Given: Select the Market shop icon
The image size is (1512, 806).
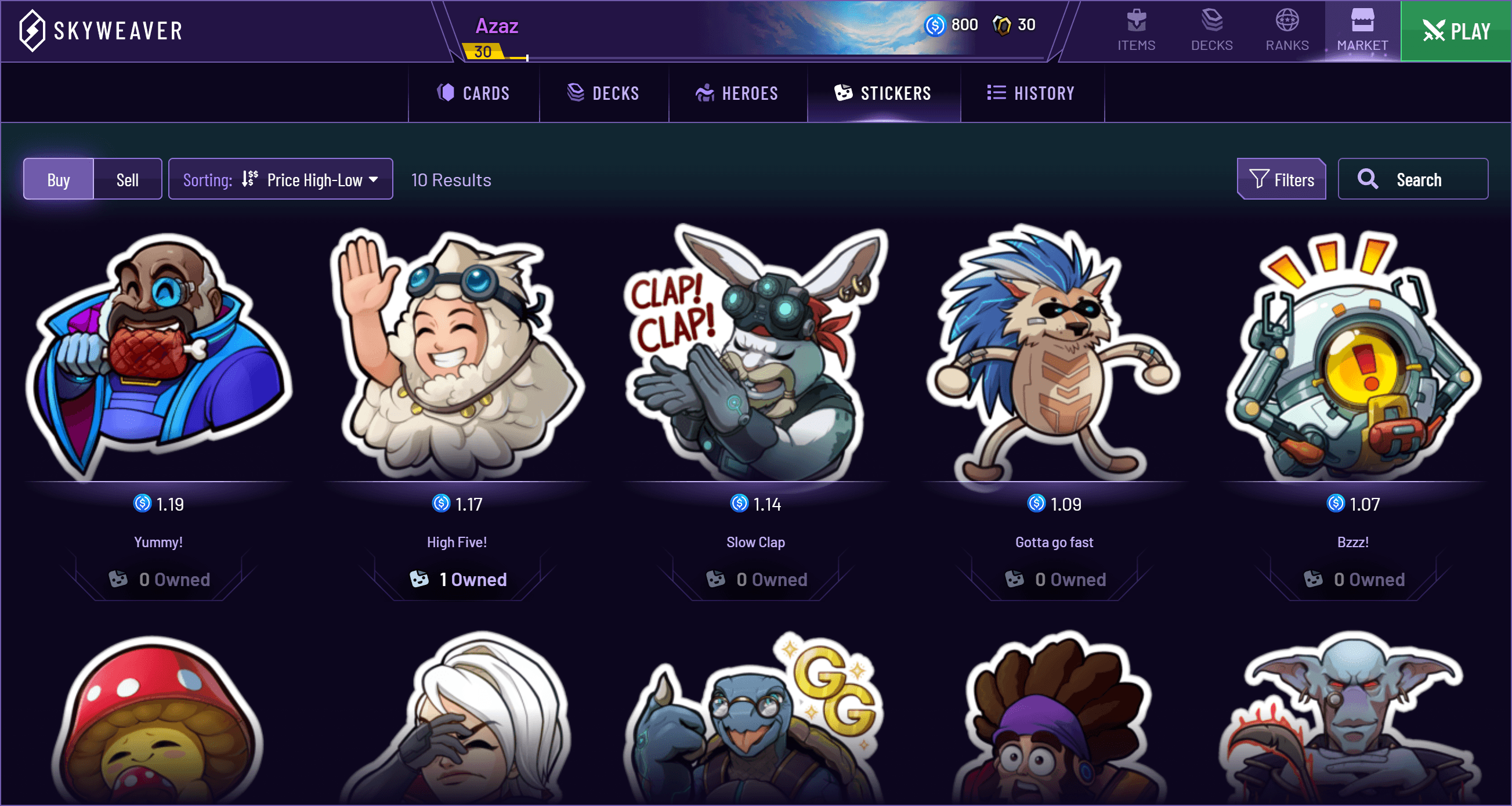Looking at the screenshot, I should (x=1362, y=30).
